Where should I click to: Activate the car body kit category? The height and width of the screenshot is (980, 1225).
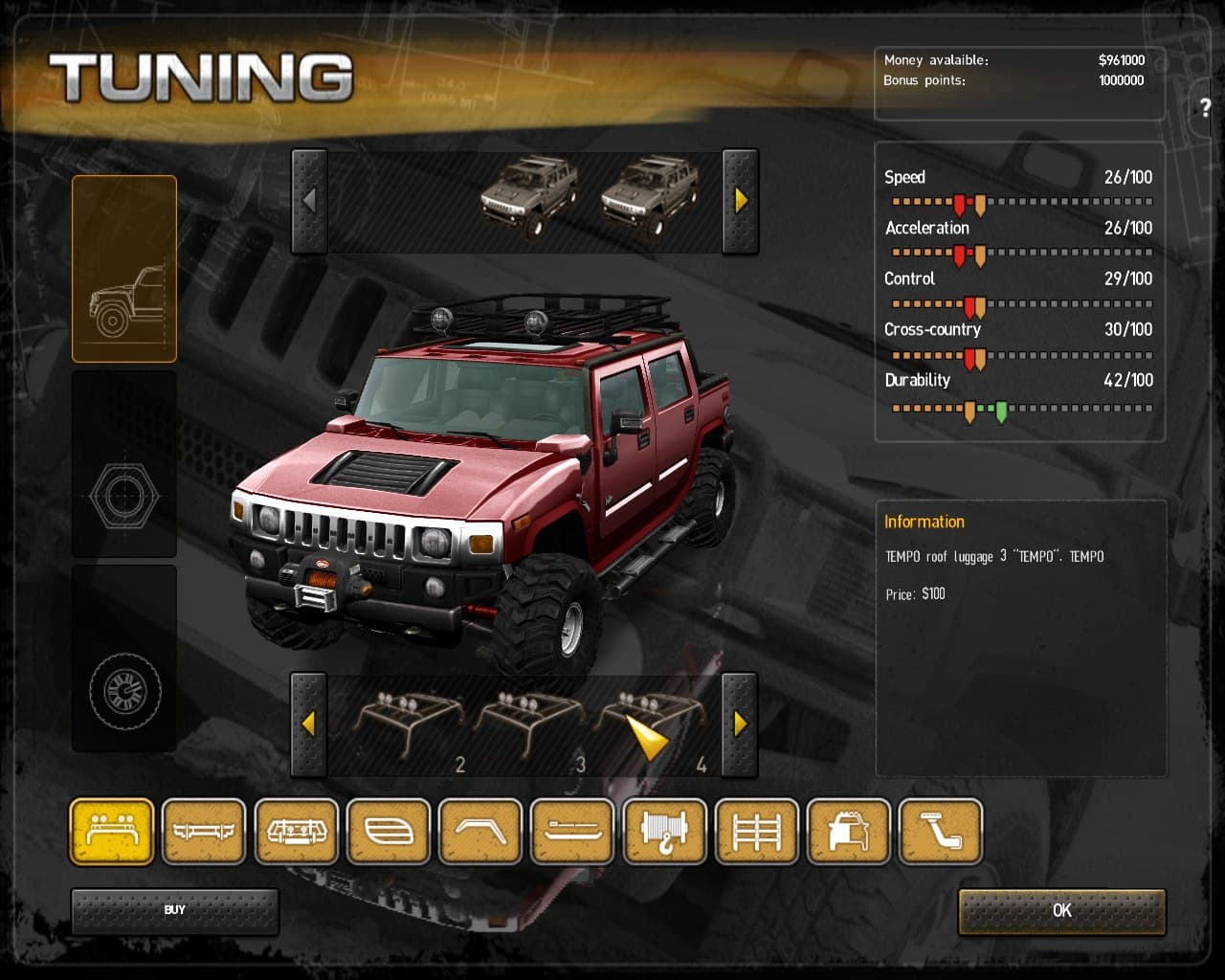pos(848,831)
